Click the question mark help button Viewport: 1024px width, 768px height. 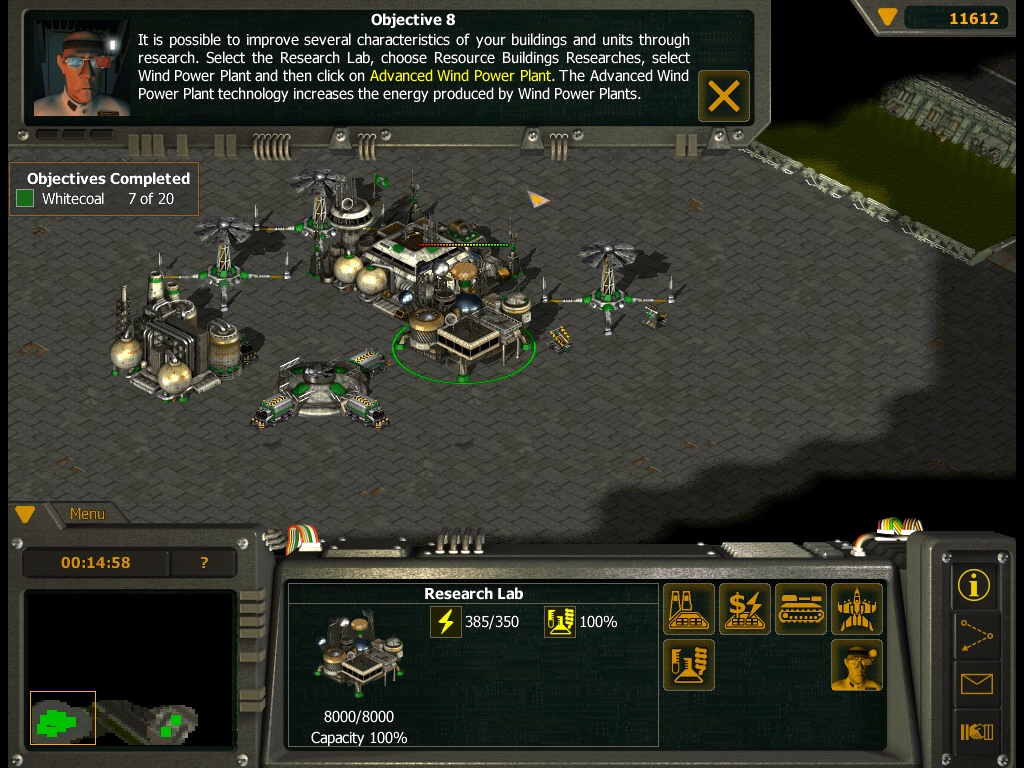tap(204, 563)
